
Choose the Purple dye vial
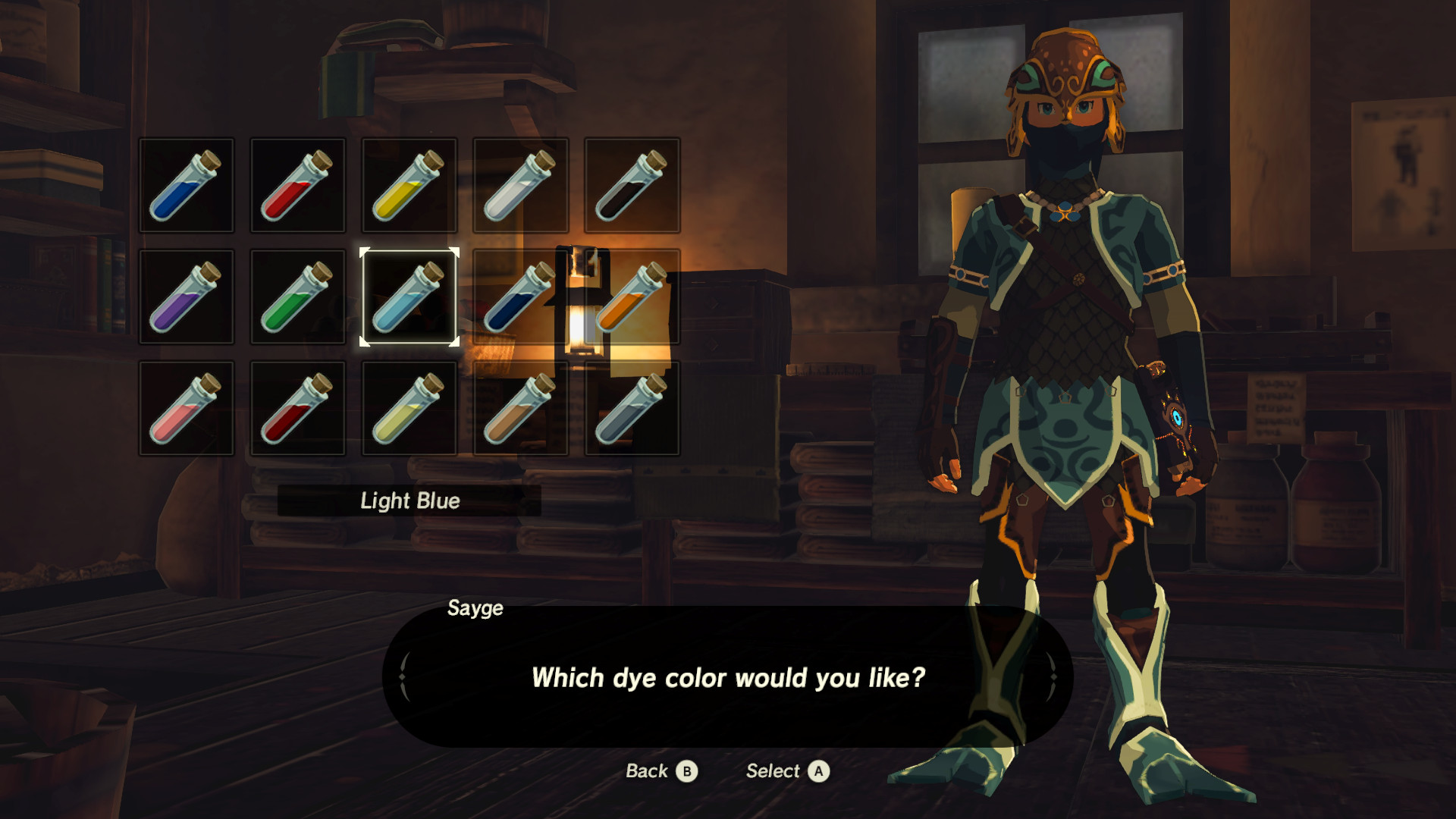[186, 296]
